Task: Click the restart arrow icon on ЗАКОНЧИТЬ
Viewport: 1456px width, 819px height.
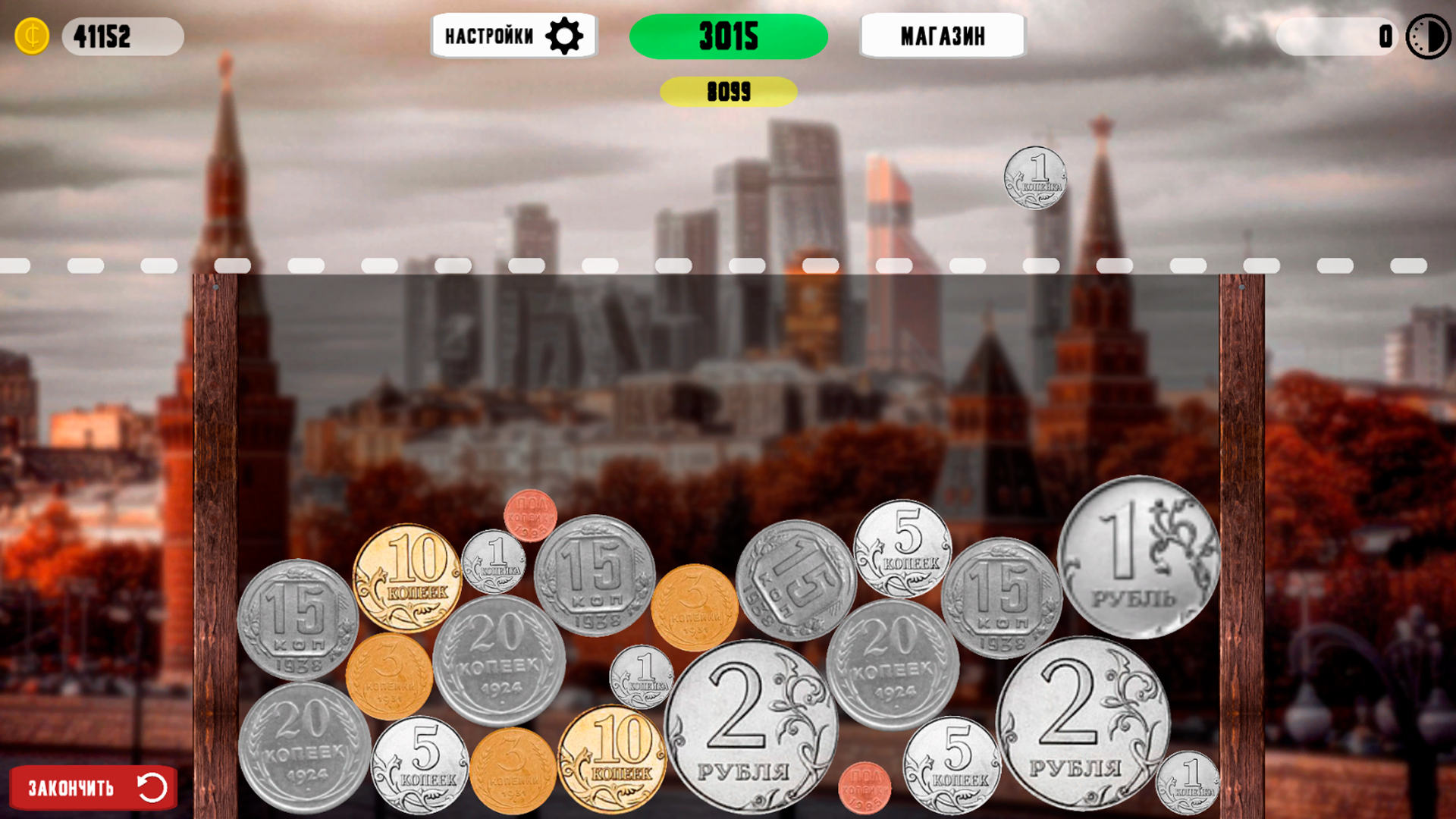Action: tap(151, 786)
